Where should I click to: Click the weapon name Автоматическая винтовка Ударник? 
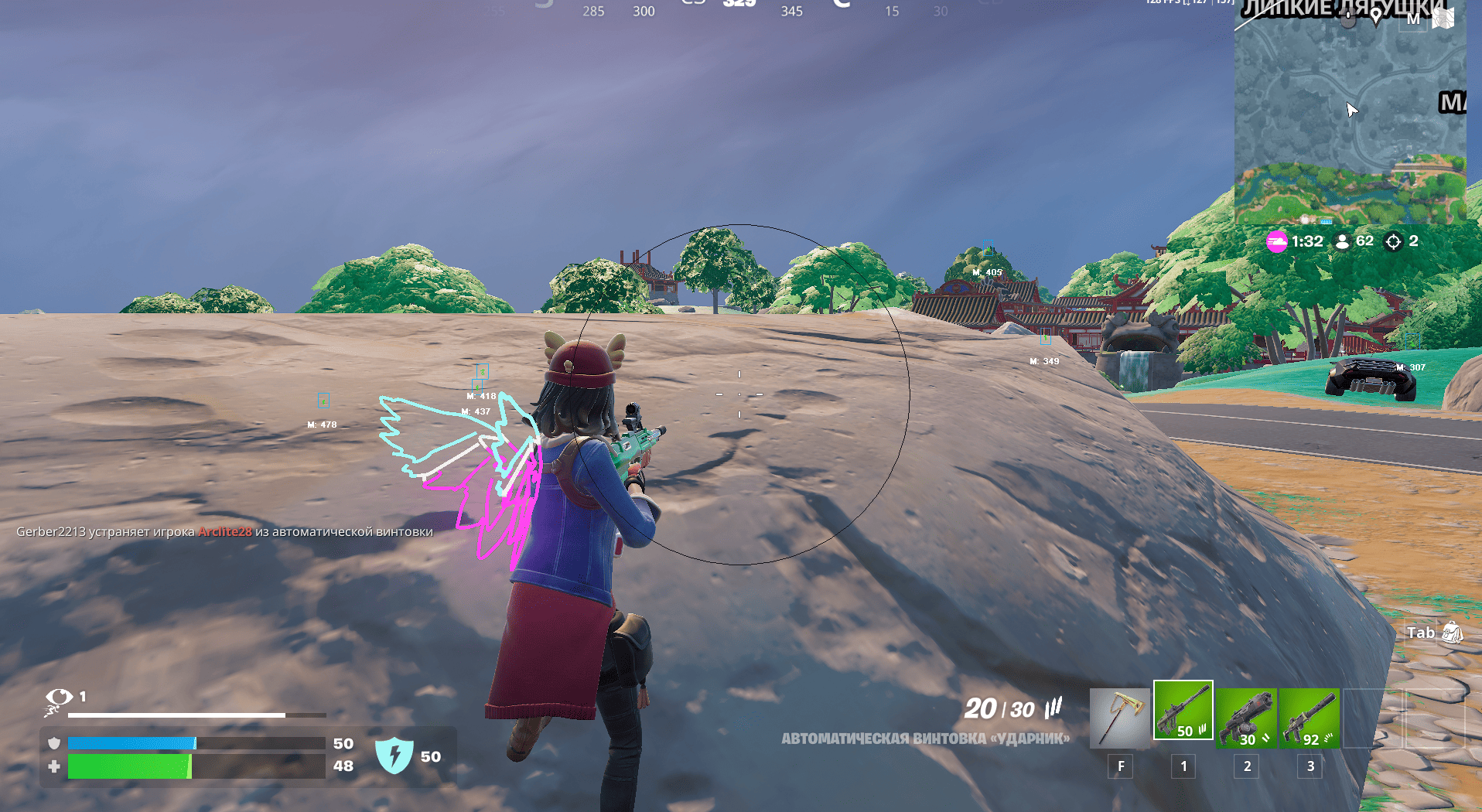click(x=925, y=739)
